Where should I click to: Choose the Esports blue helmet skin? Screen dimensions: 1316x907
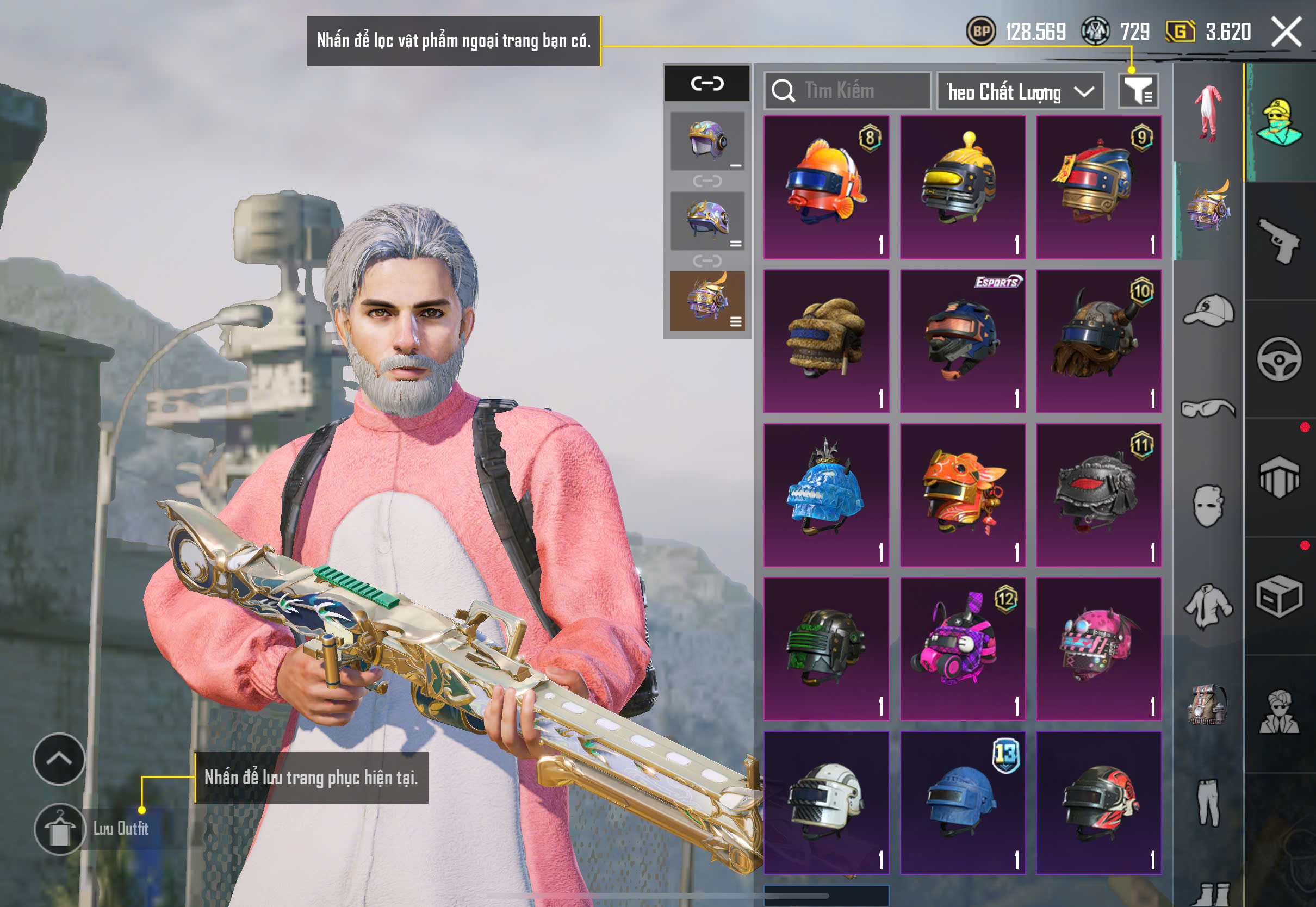[963, 341]
